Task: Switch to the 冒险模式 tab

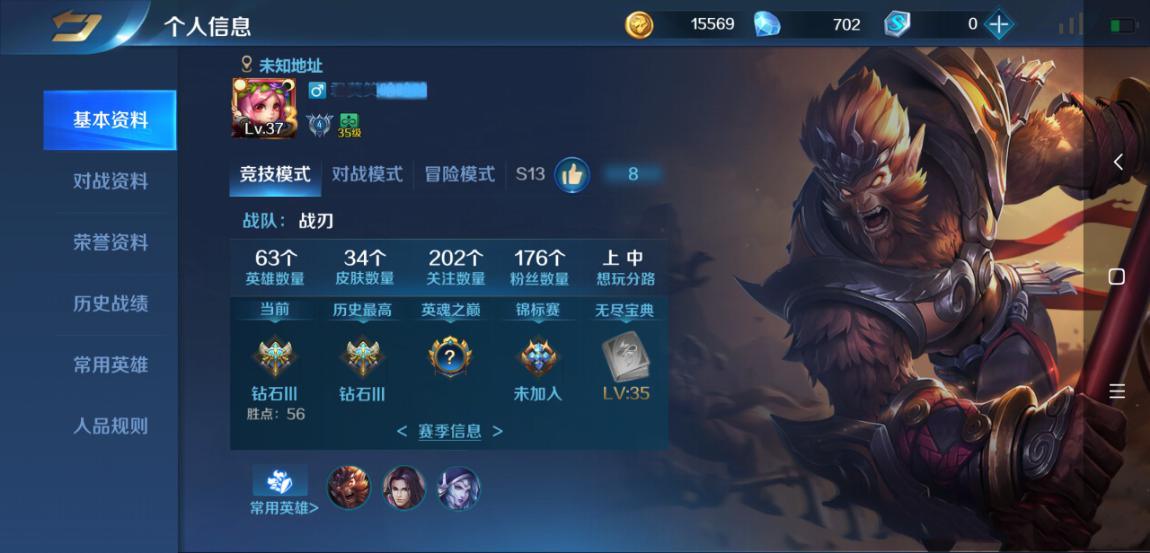Action: (x=459, y=174)
